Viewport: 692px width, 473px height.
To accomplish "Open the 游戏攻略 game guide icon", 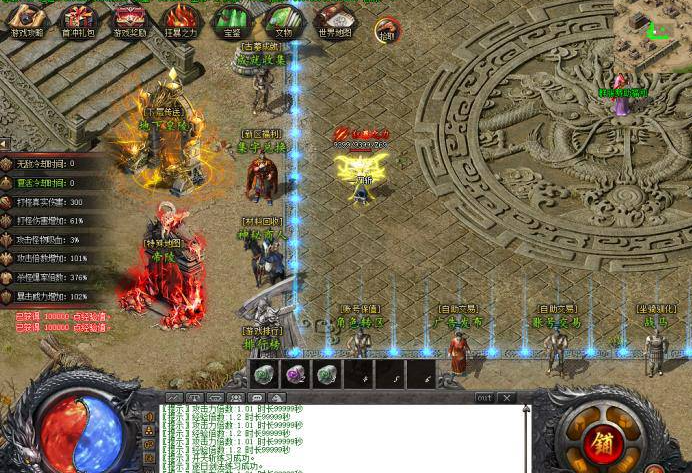I will (x=26, y=20).
